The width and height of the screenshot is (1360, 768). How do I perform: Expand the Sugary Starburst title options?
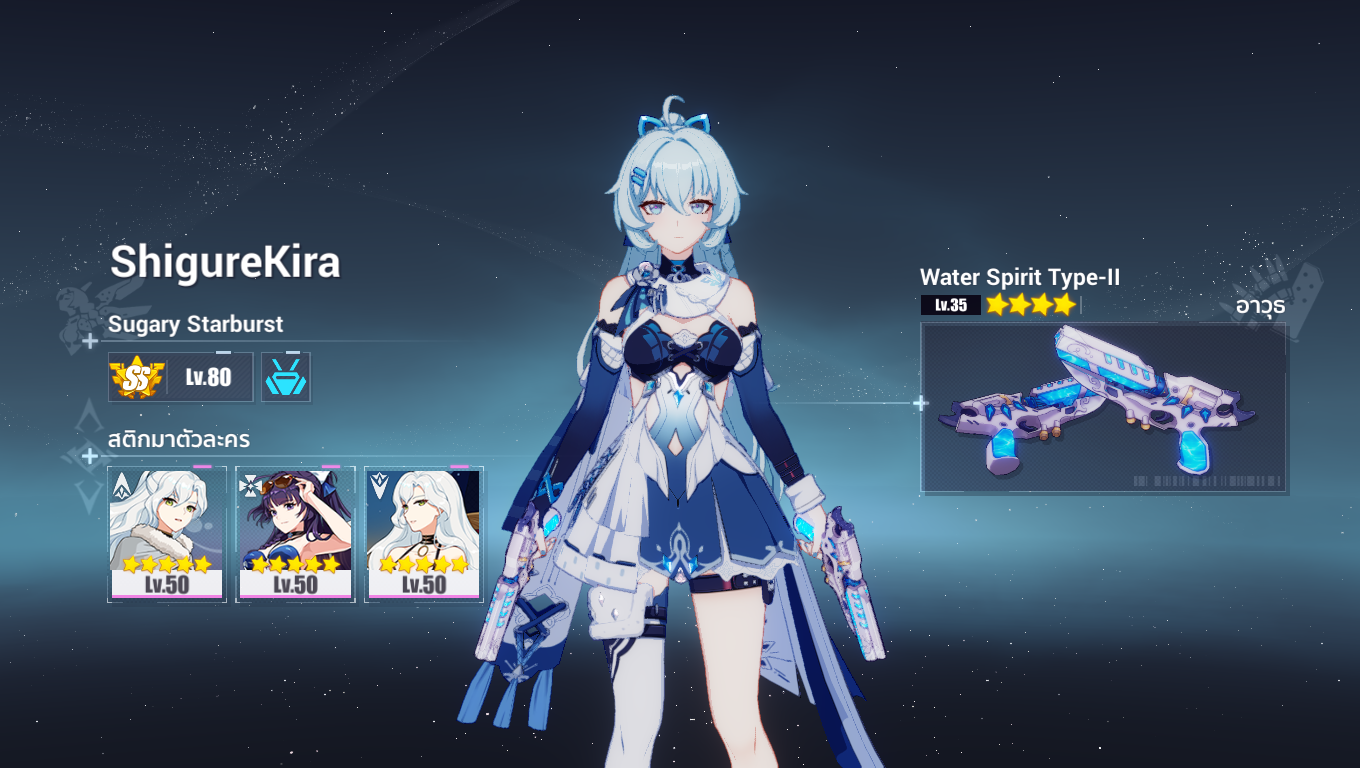coord(194,324)
